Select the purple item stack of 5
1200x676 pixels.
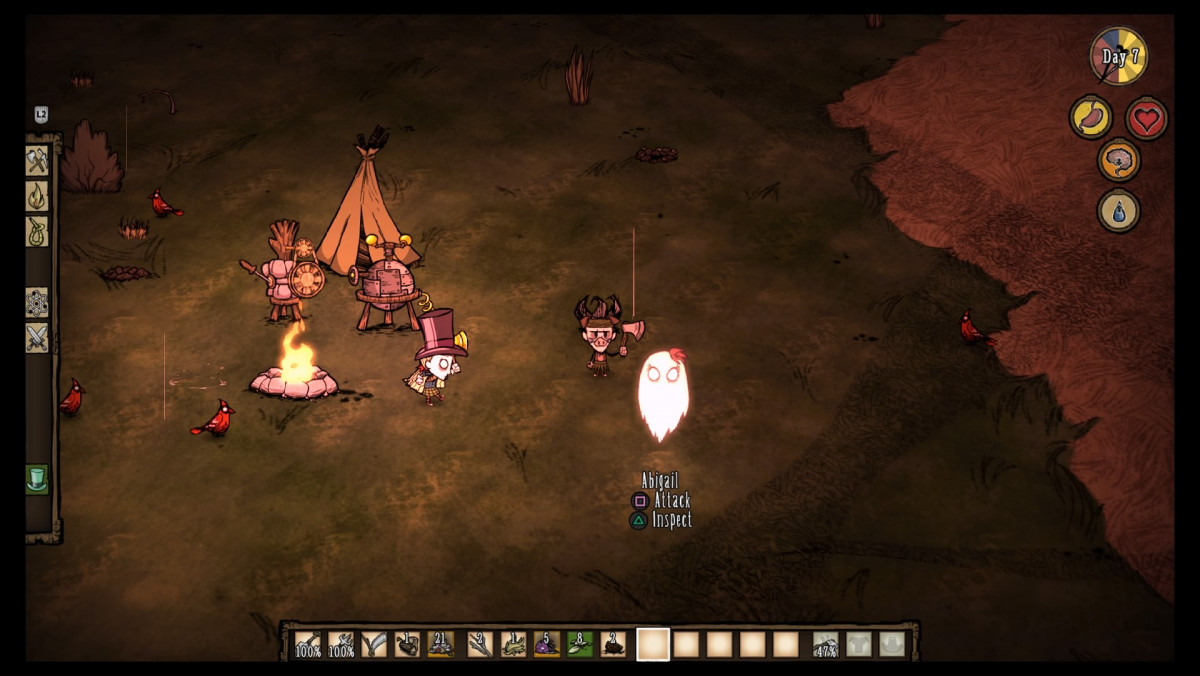pos(547,644)
